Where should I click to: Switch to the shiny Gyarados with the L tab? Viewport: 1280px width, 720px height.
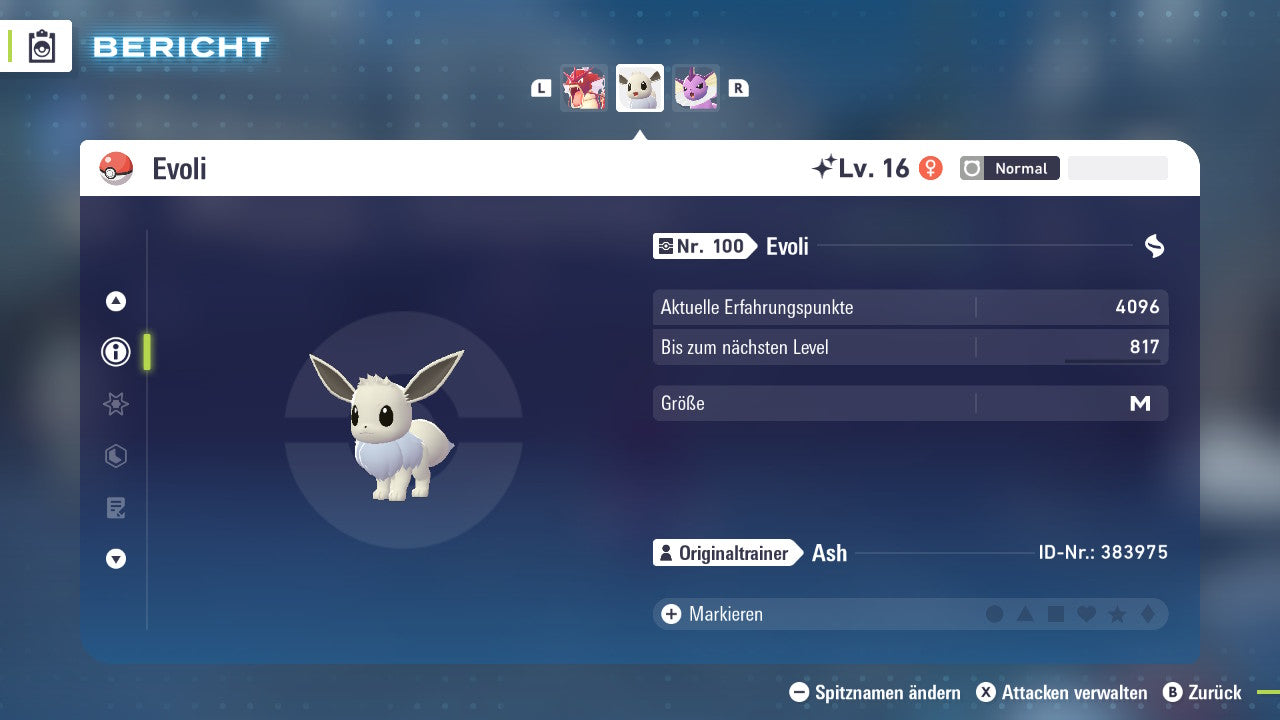tap(541, 88)
